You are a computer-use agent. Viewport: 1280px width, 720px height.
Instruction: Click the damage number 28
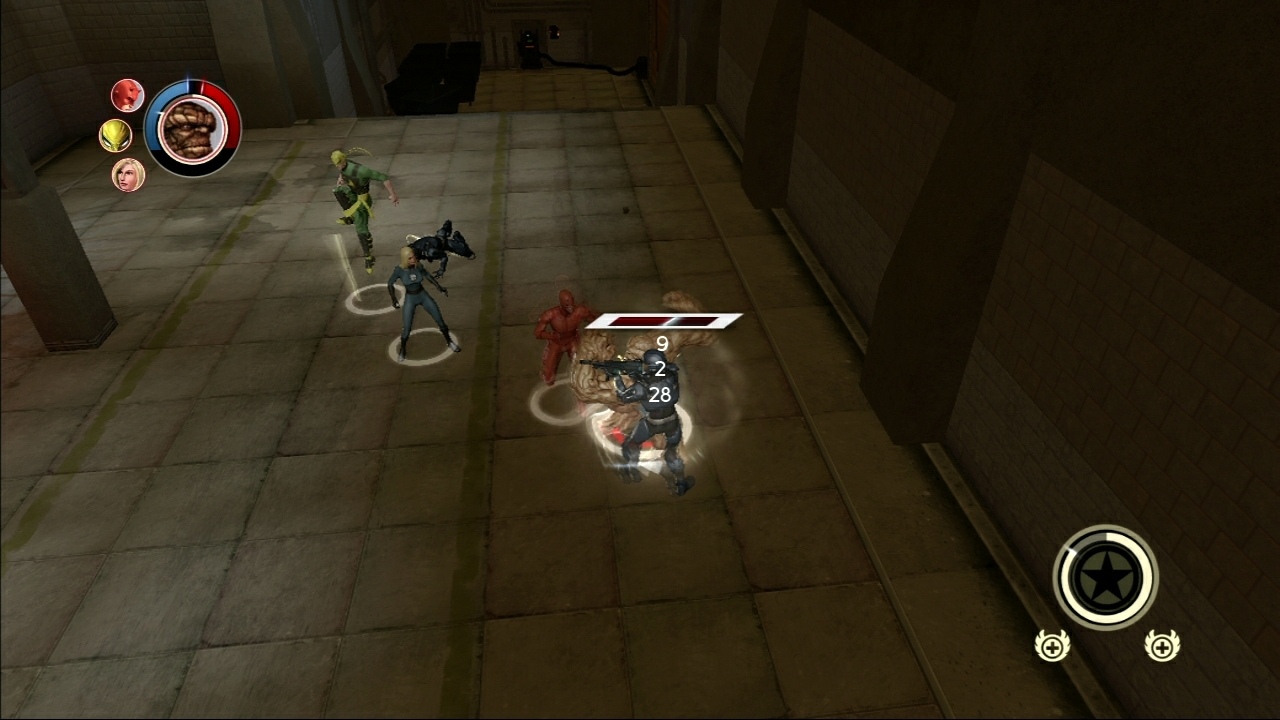pos(658,395)
